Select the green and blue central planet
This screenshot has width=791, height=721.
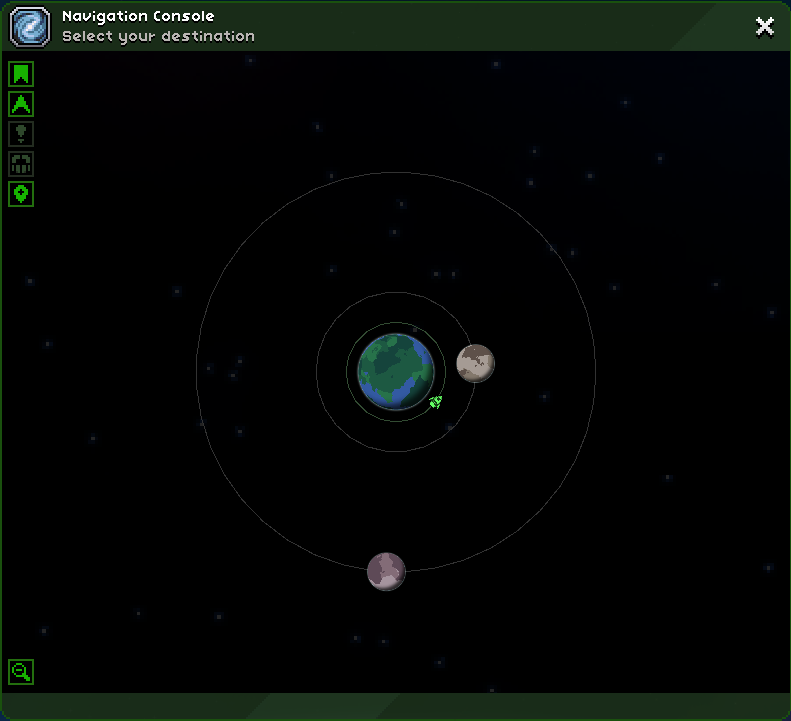coord(396,371)
